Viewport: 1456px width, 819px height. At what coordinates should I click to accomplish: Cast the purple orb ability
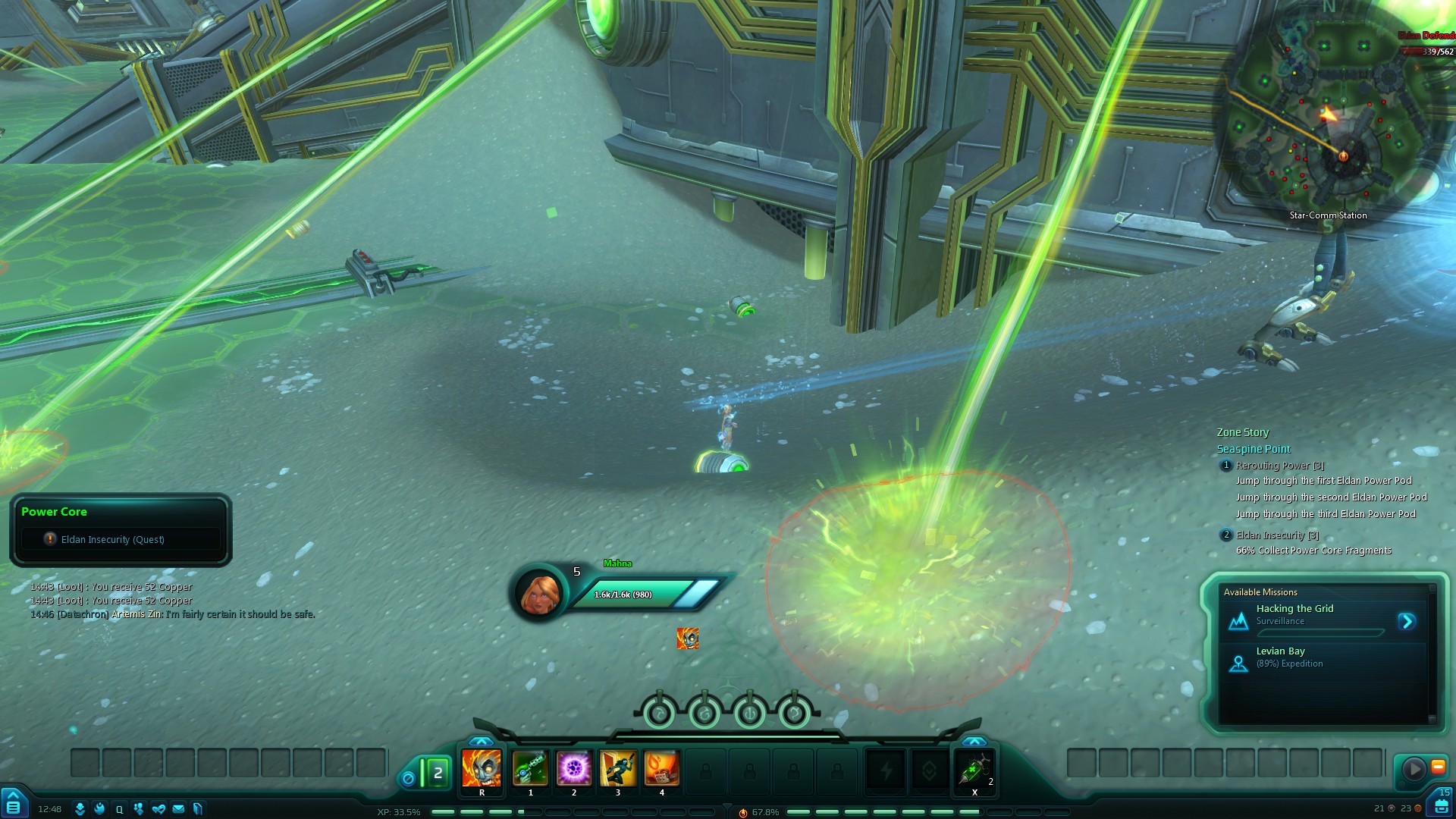click(574, 769)
